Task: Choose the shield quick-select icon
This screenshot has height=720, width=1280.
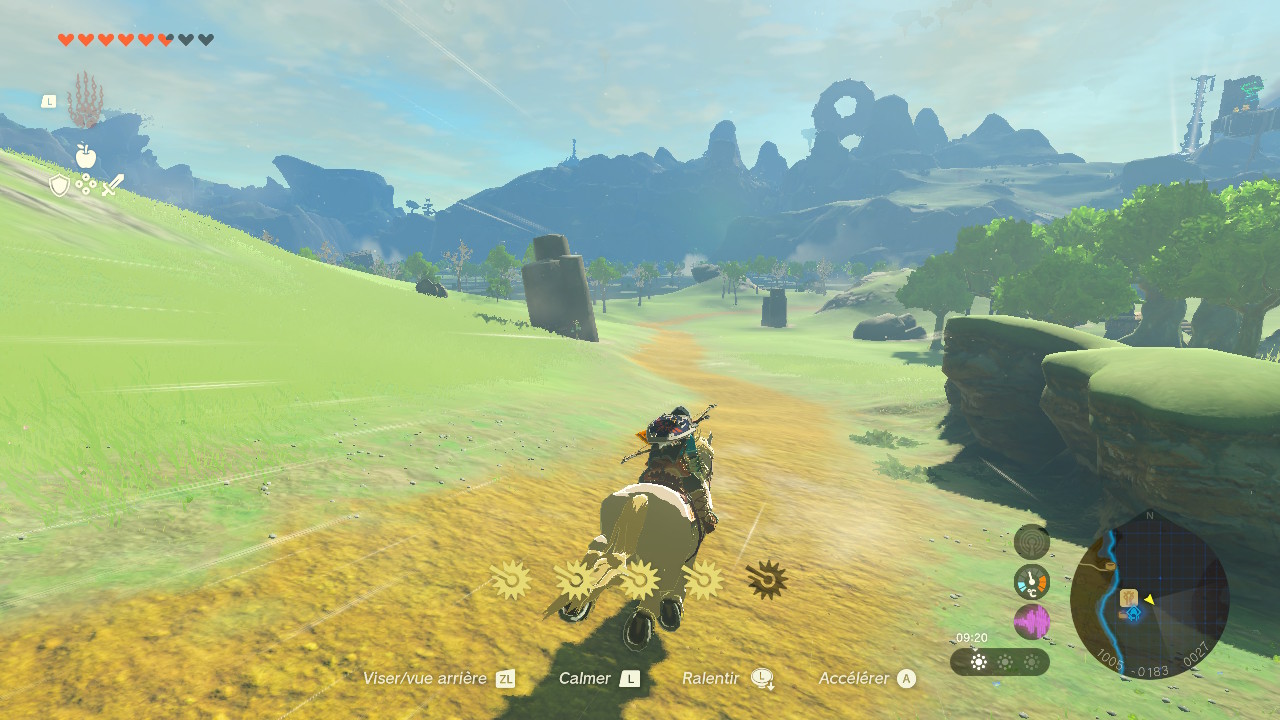Action: pyautogui.click(x=60, y=185)
